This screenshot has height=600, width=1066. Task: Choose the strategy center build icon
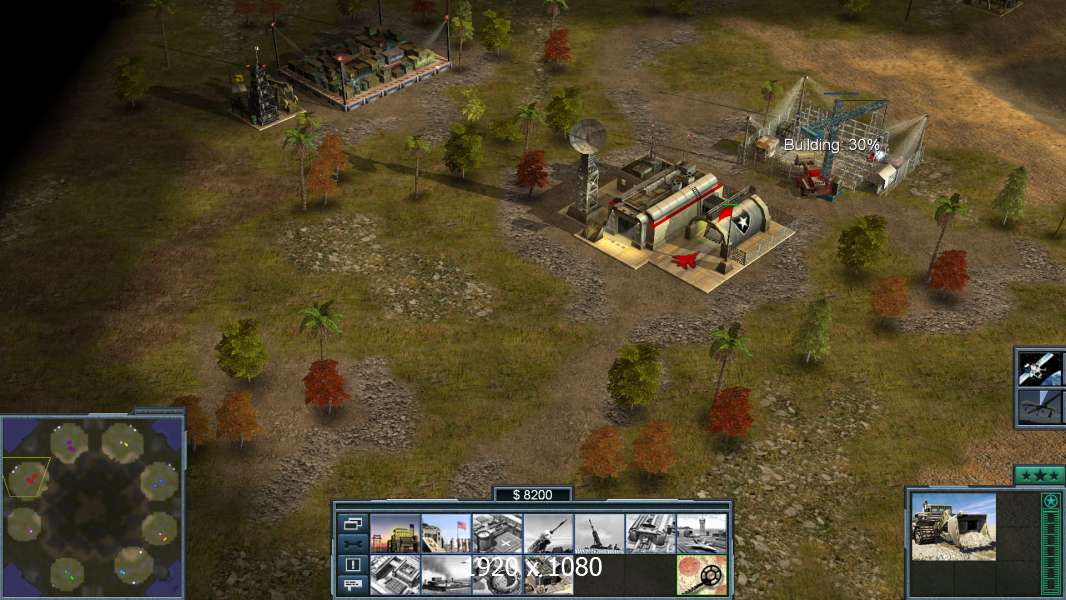[395, 574]
